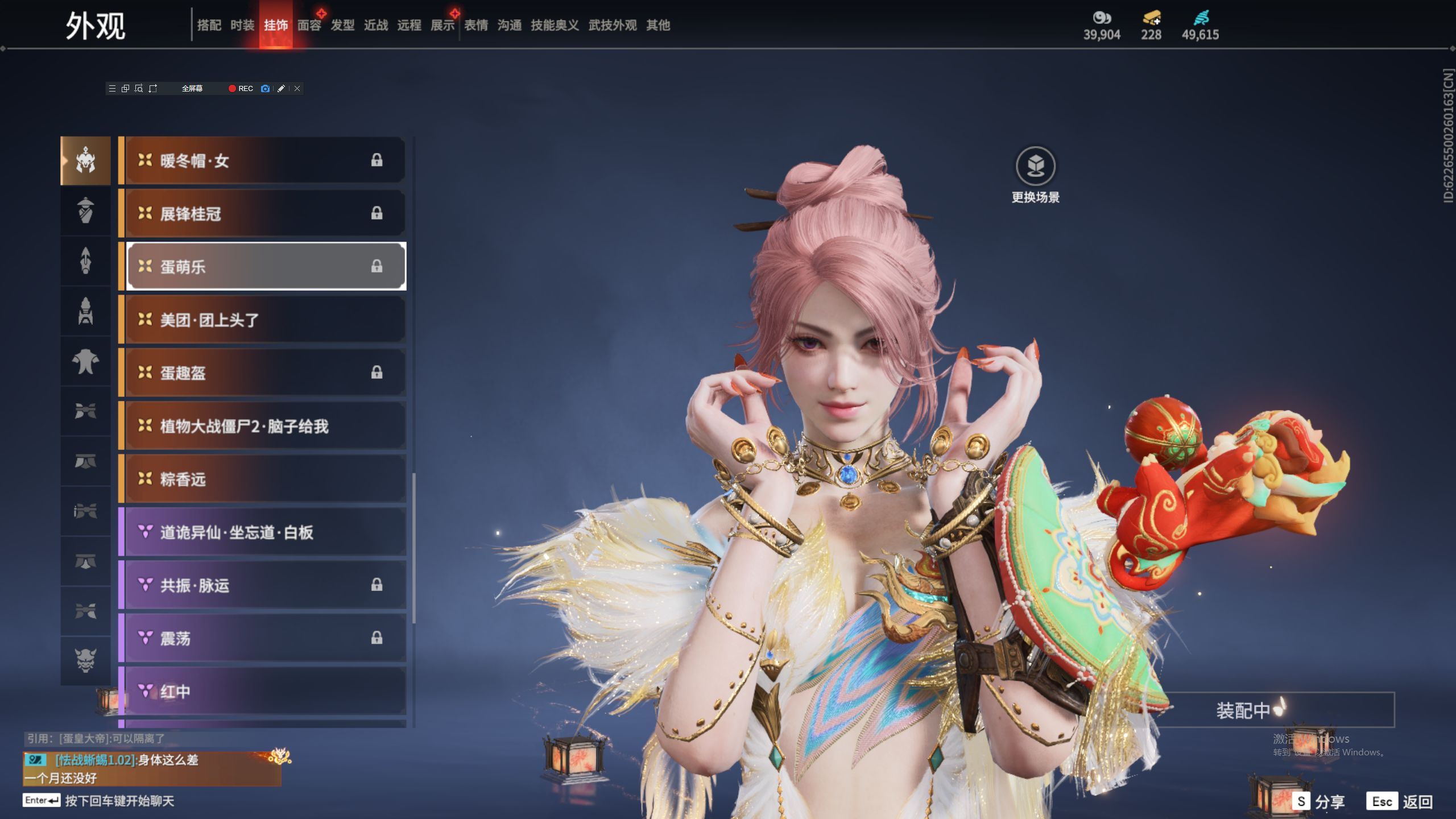Open the 时装 tab

pyautogui.click(x=242, y=25)
